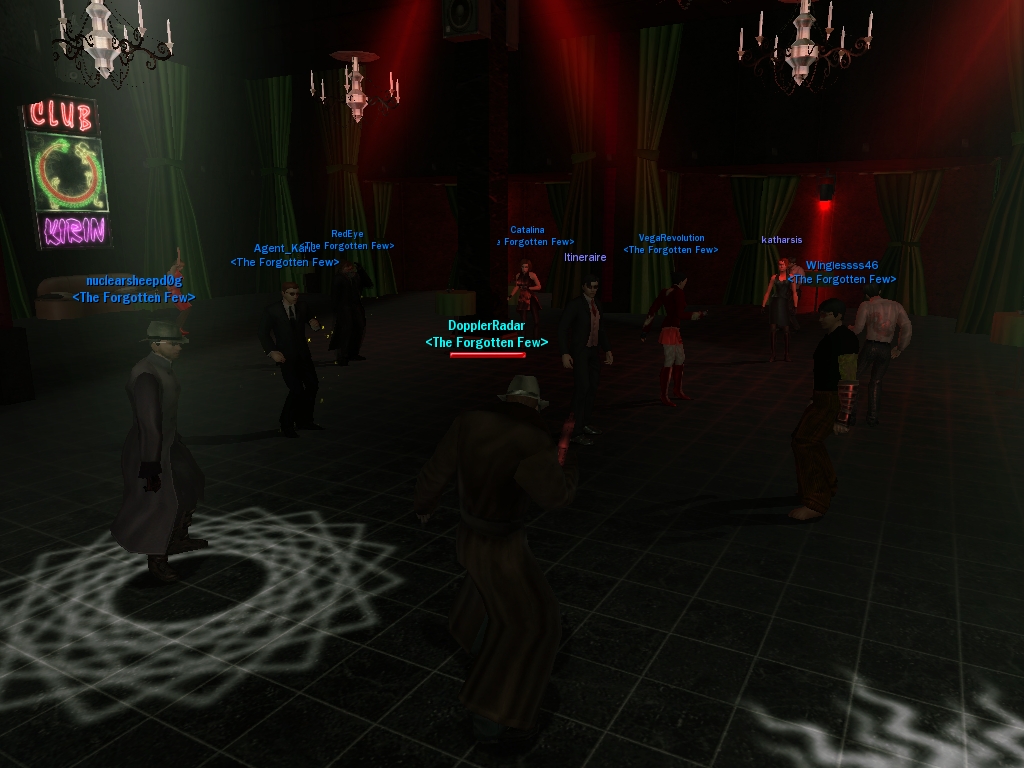The width and height of the screenshot is (1024, 768).
Task: Click the VegaRevolution name label
Action: (671, 239)
